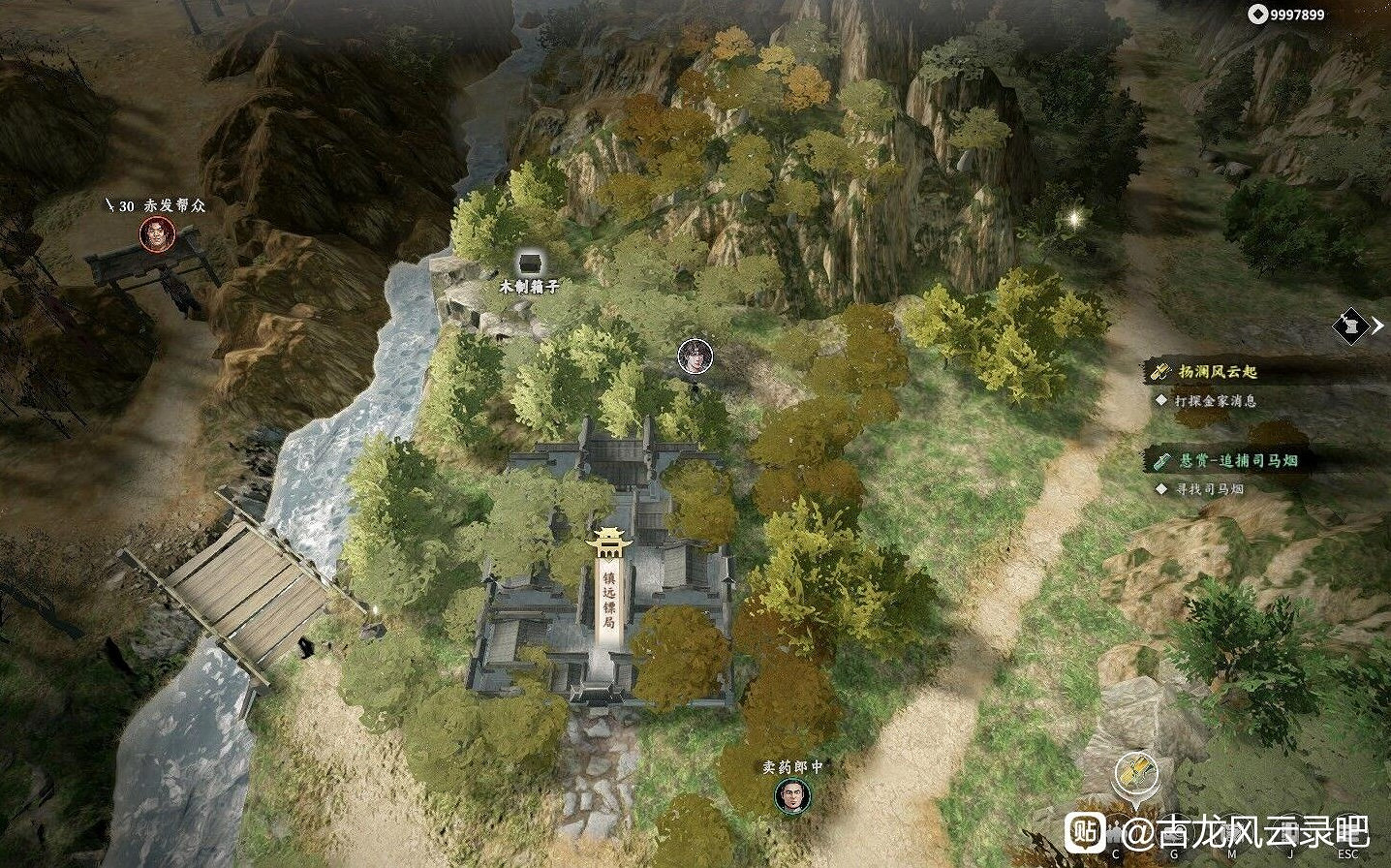Click the scroll icon next to 扬澜风云起
Screen dimensions: 1391x868
pyautogui.click(x=1159, y=371)
